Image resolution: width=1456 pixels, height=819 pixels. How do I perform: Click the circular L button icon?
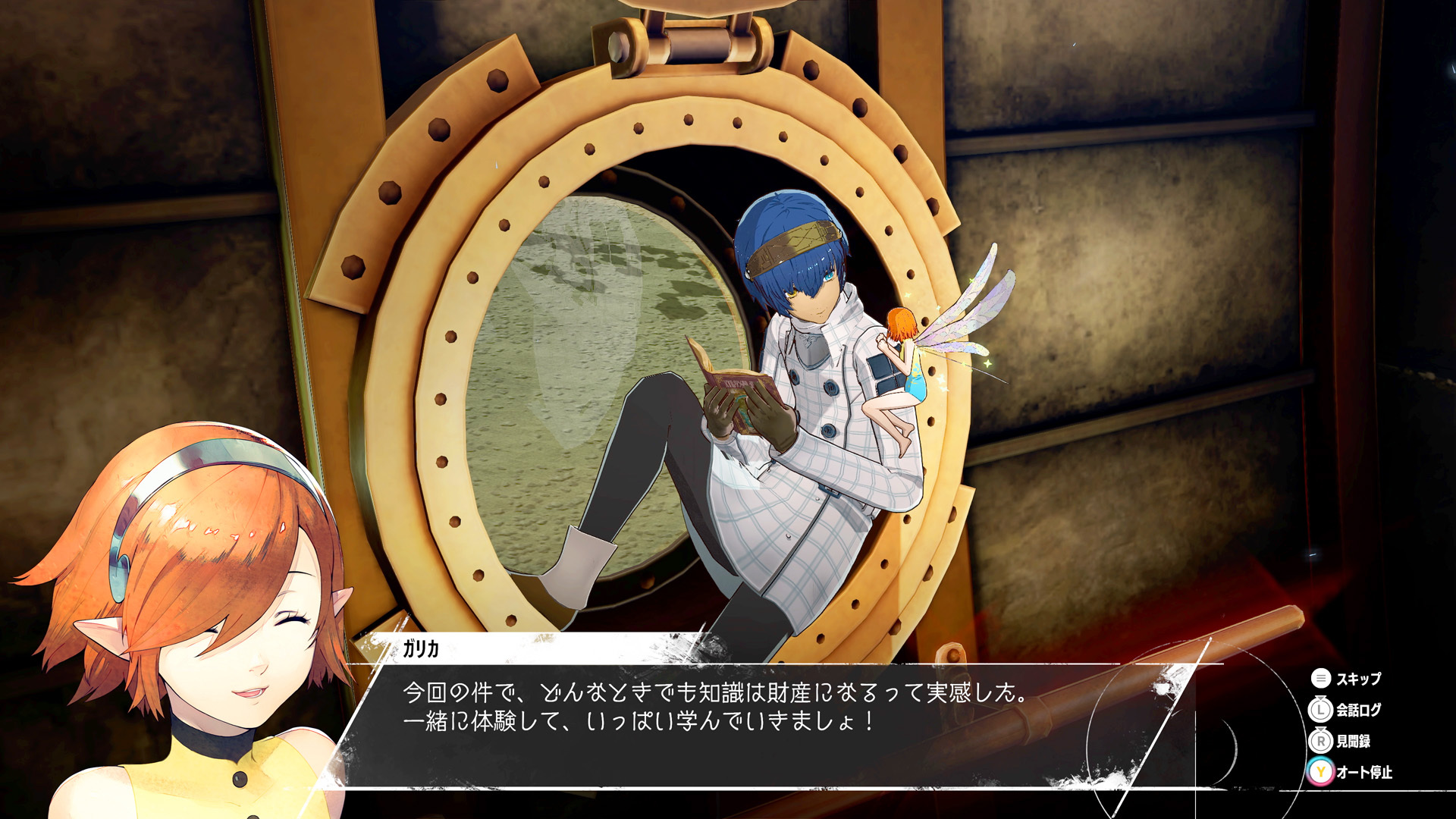tap(1320, 711)
